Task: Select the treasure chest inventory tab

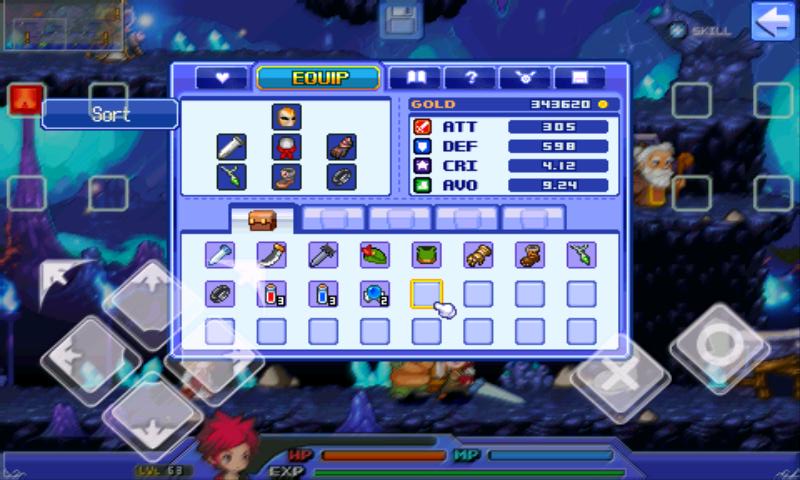Action: coord(262,219)
